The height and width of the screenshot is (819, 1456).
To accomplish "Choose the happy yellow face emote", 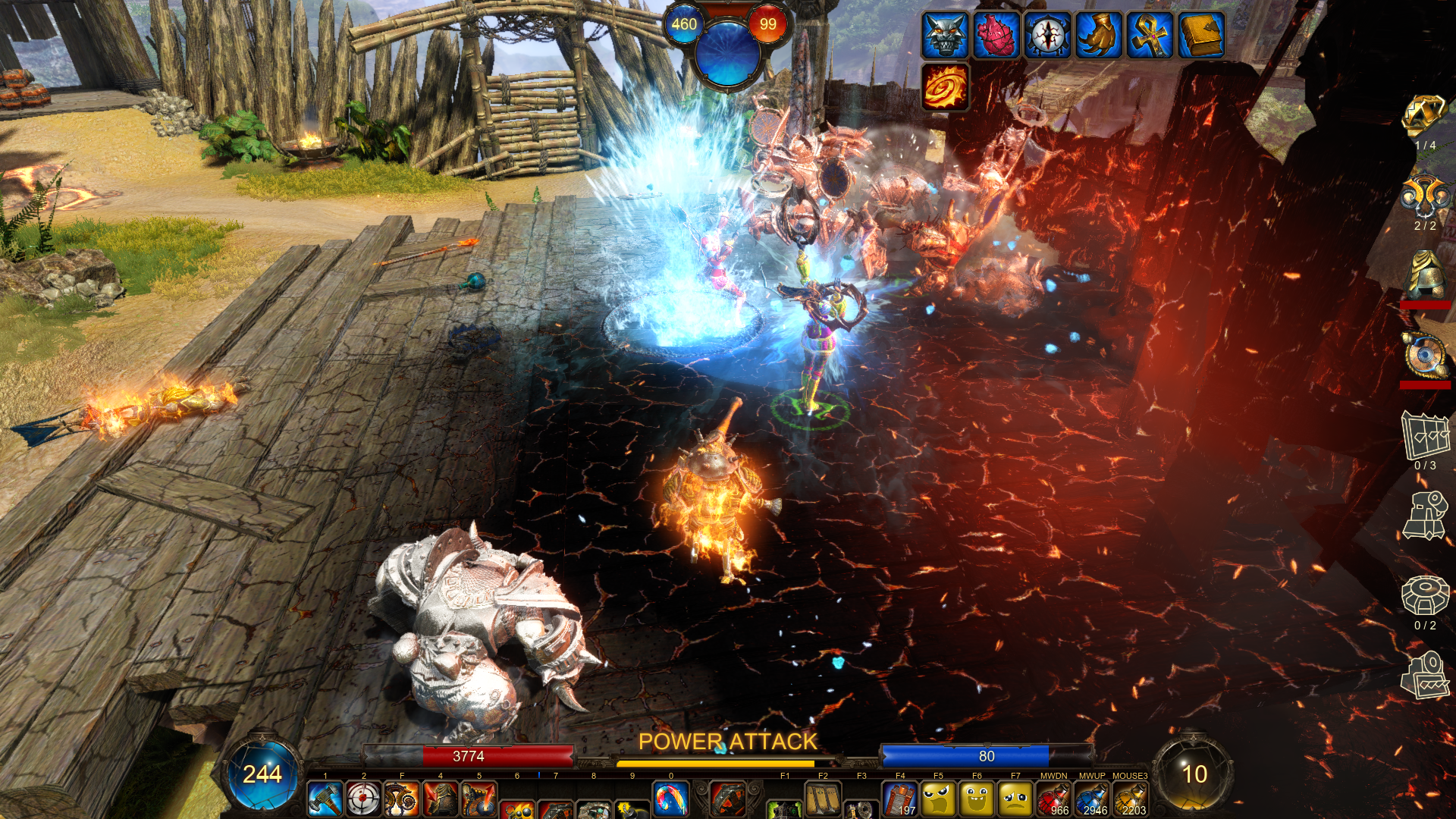I will point(977,799).
